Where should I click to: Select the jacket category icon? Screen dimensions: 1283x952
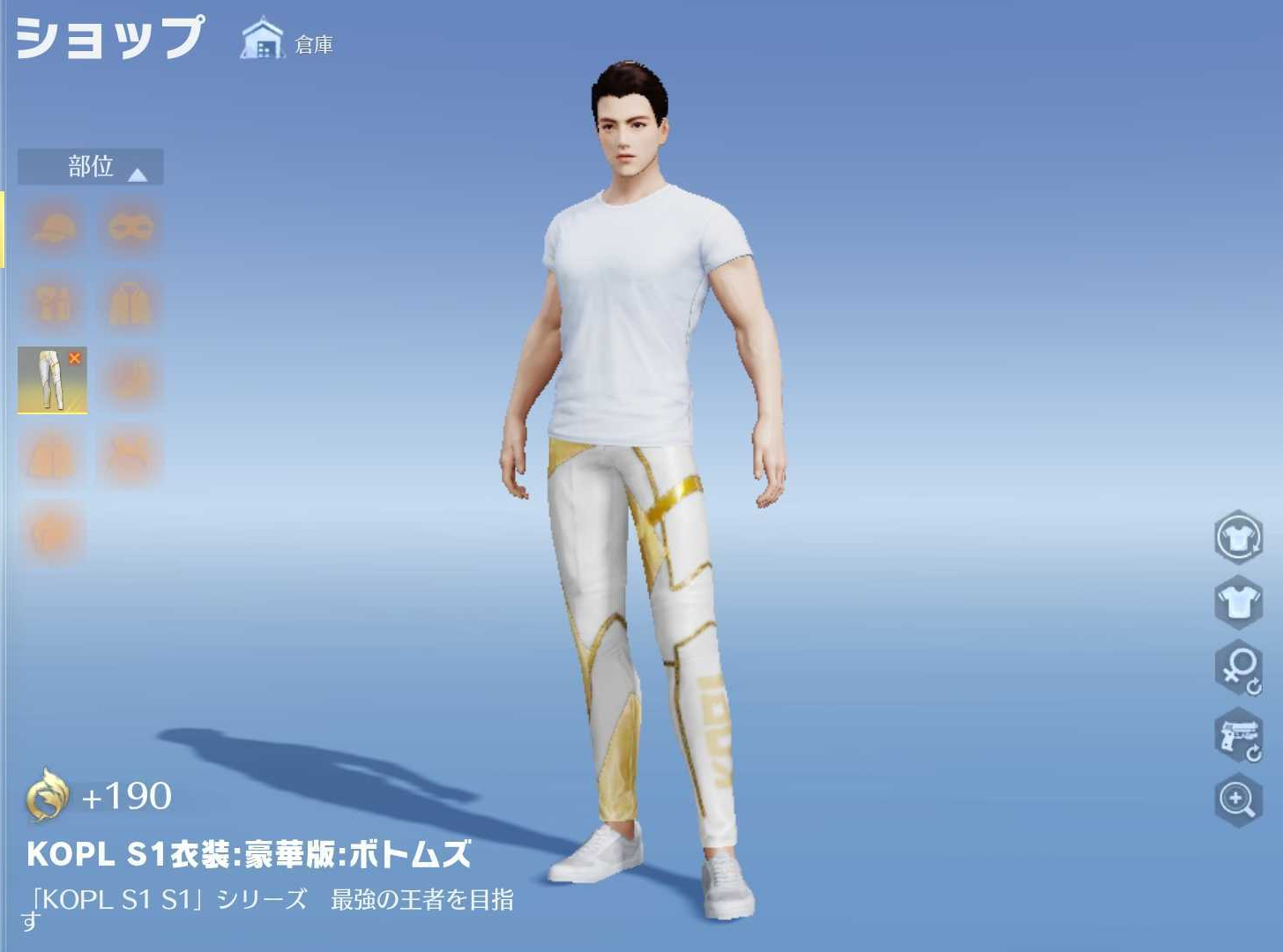tap(130, 302)
